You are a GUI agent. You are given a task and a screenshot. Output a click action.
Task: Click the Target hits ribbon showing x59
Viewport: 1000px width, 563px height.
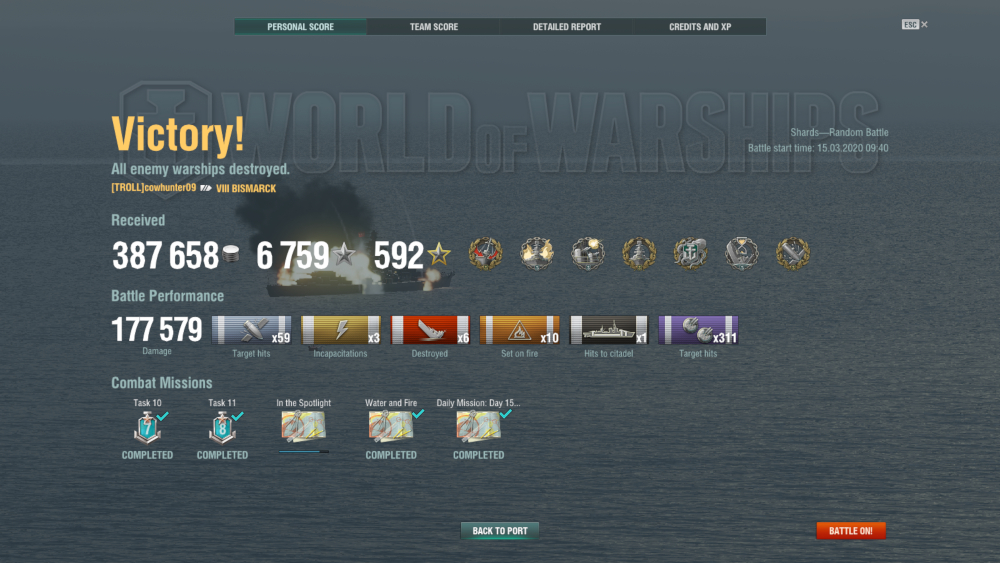point(251,331)
